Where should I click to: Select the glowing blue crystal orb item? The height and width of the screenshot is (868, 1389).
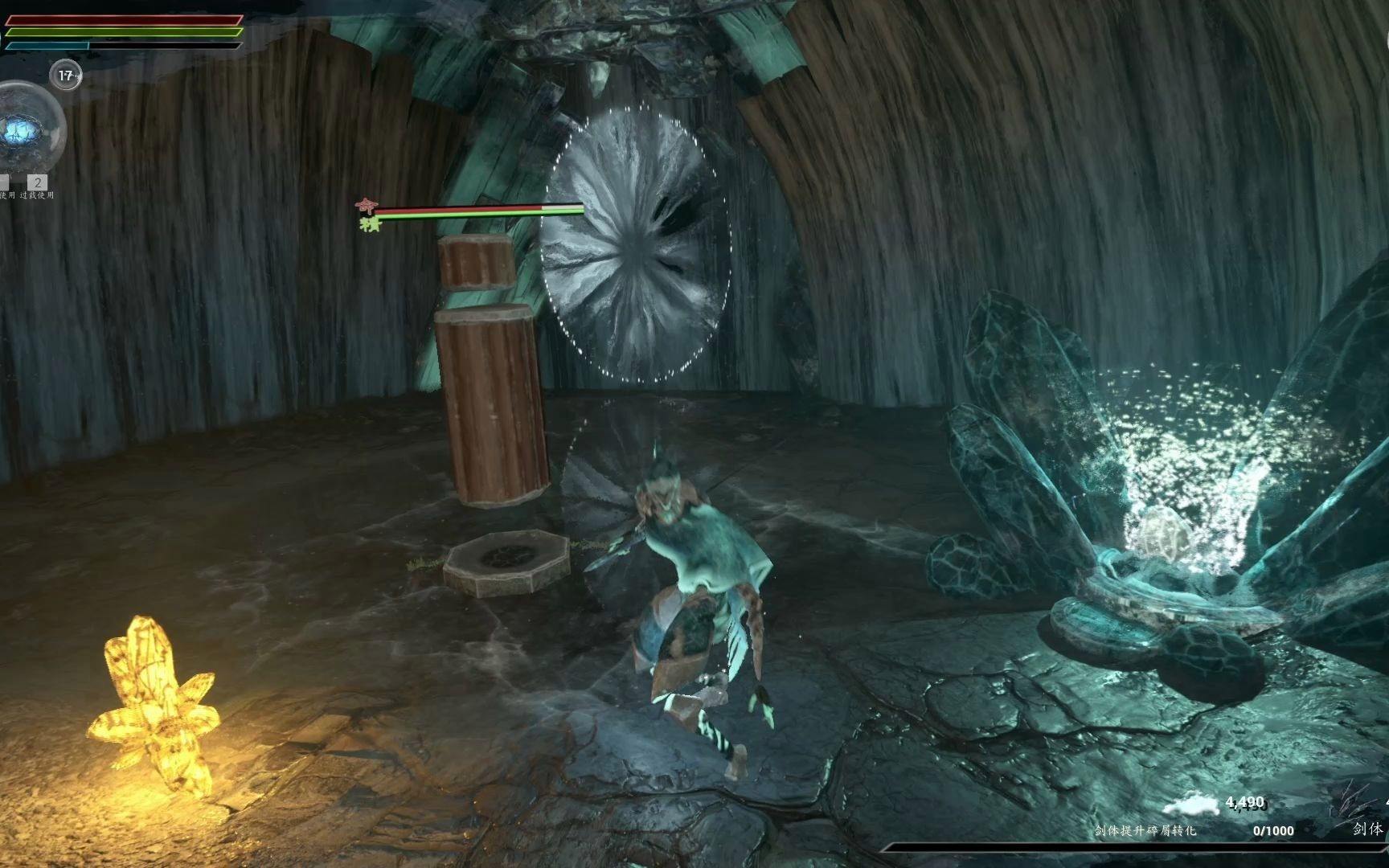[24, 130]
